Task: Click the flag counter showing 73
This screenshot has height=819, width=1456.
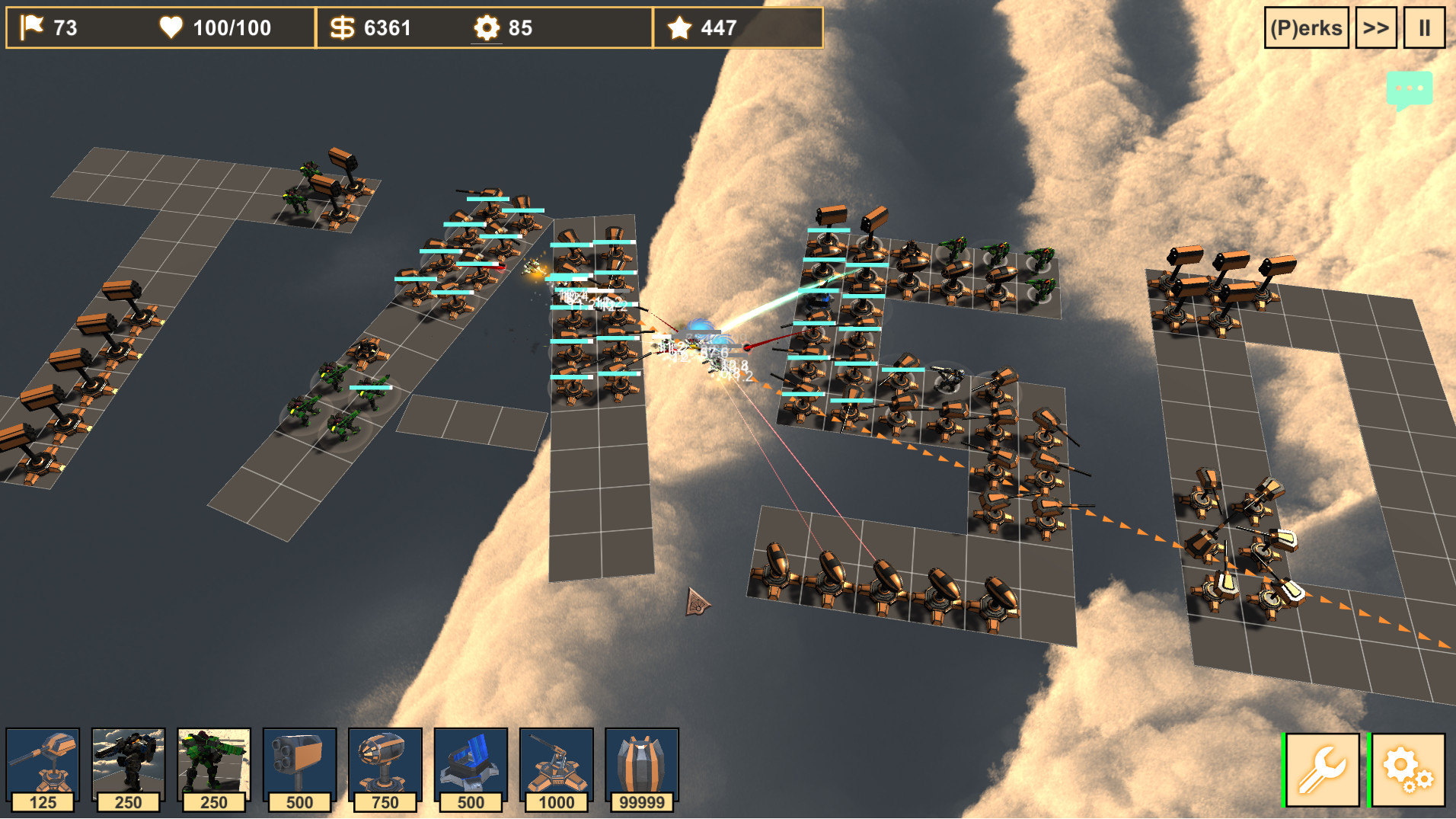Action: point(46,28)
